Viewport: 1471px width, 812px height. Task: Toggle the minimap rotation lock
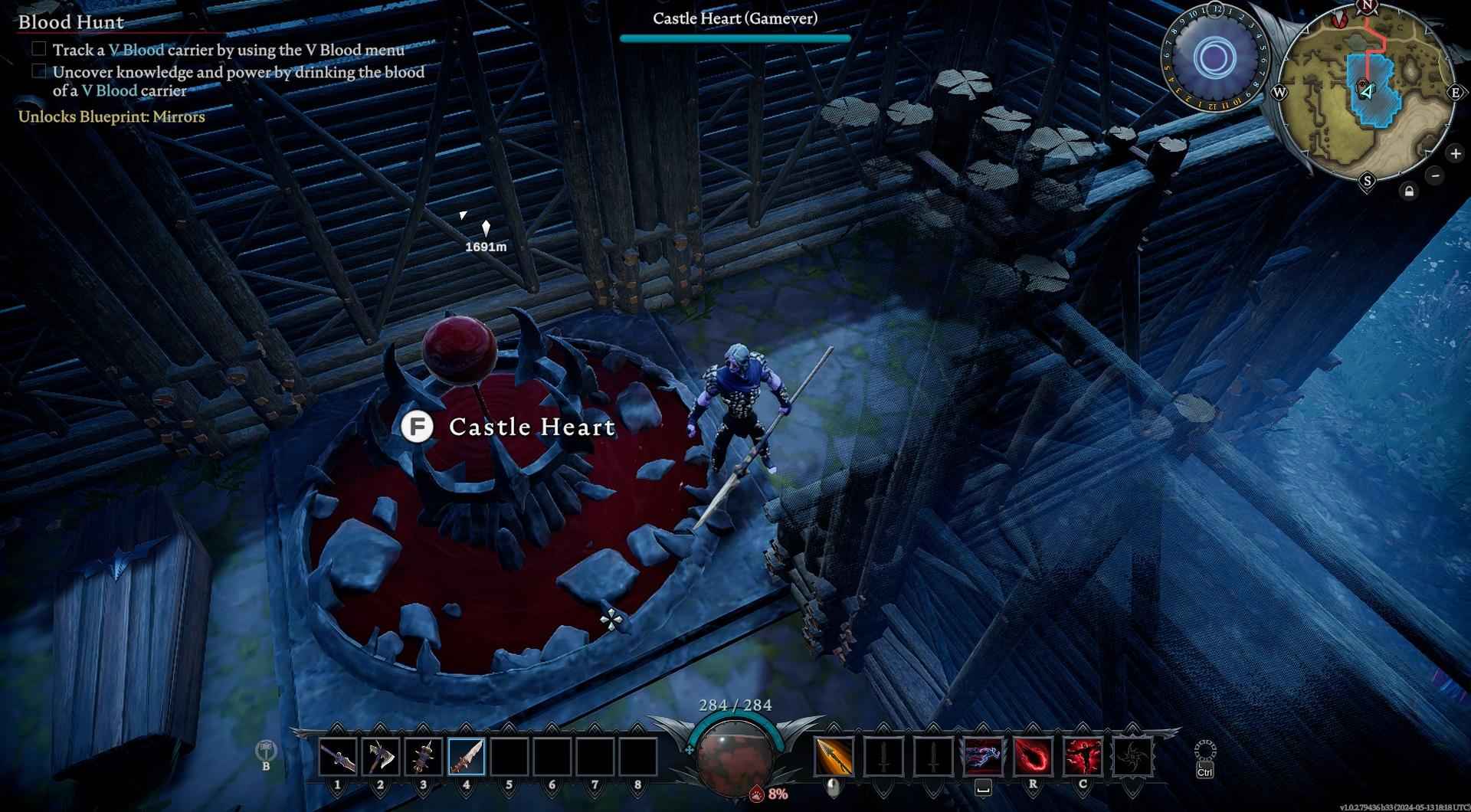tap(1408, 192)
